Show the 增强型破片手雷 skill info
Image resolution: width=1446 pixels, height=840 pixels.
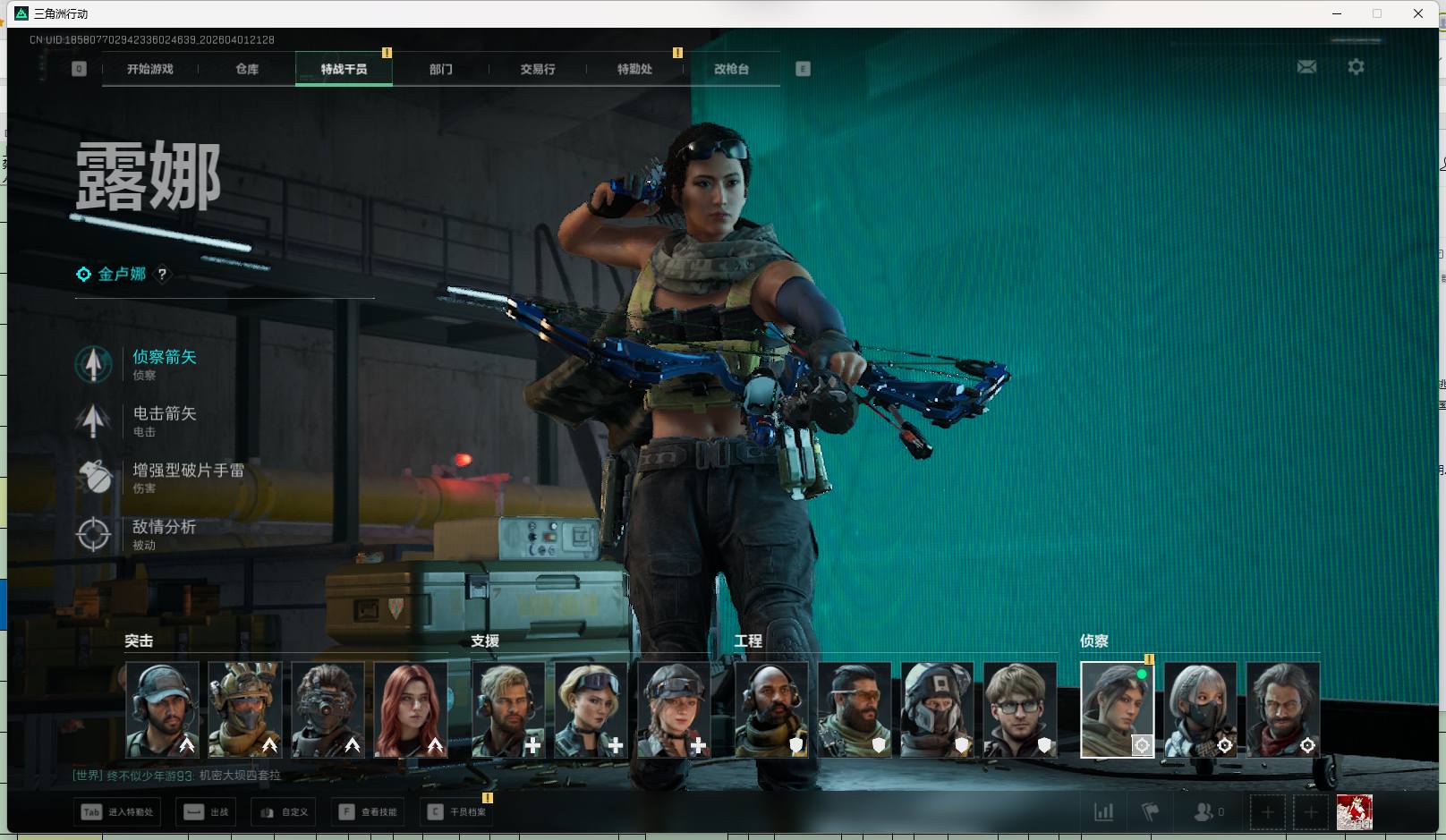pyautogui.click(x=188, y=471)
